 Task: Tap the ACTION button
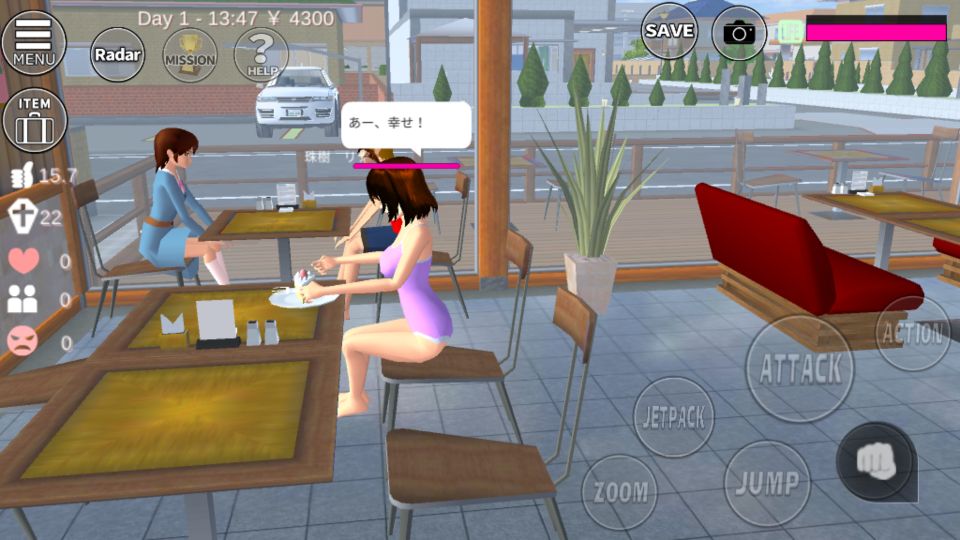tap(913, 333)
